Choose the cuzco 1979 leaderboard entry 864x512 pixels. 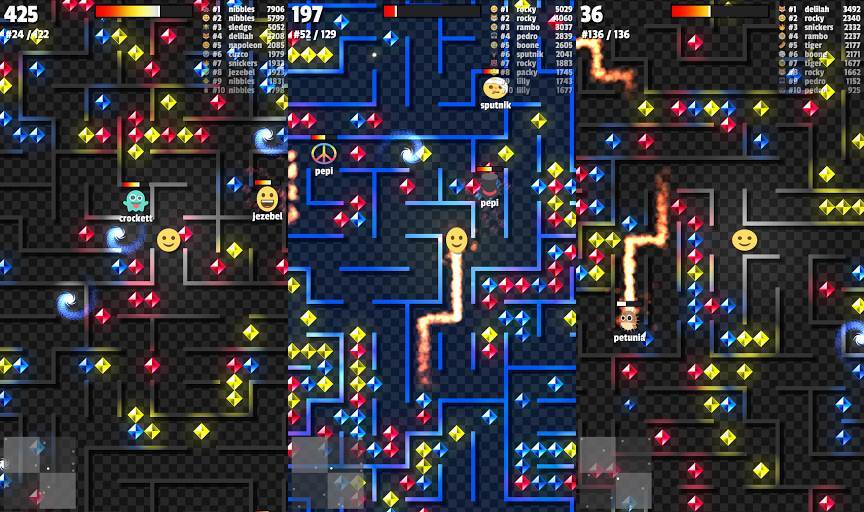click(243, 54)
